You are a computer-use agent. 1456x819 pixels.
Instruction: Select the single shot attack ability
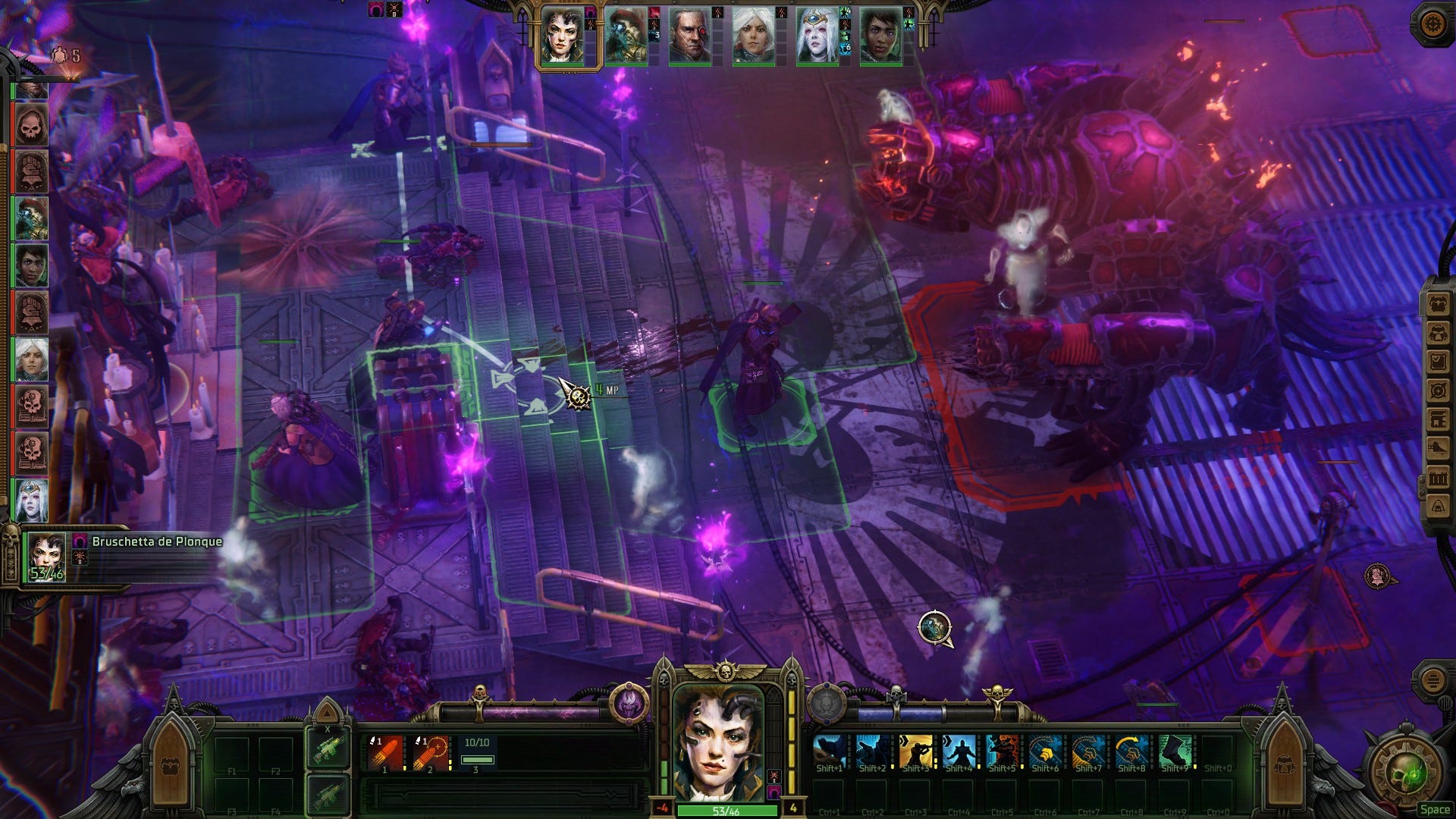pyautogui.click(x=385, y=753)
